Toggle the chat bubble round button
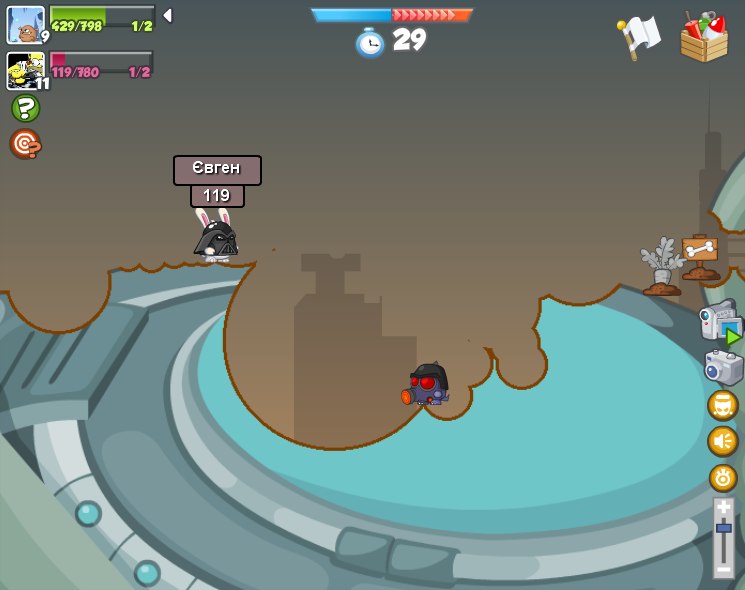This screenshot has height=590, width=745. pos(722,405)
